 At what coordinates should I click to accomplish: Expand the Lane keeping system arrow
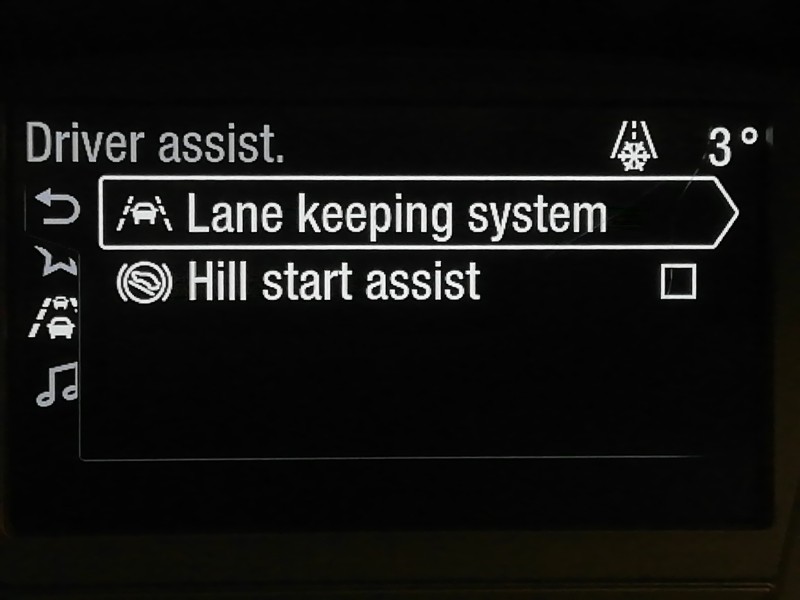pos(722,213)
